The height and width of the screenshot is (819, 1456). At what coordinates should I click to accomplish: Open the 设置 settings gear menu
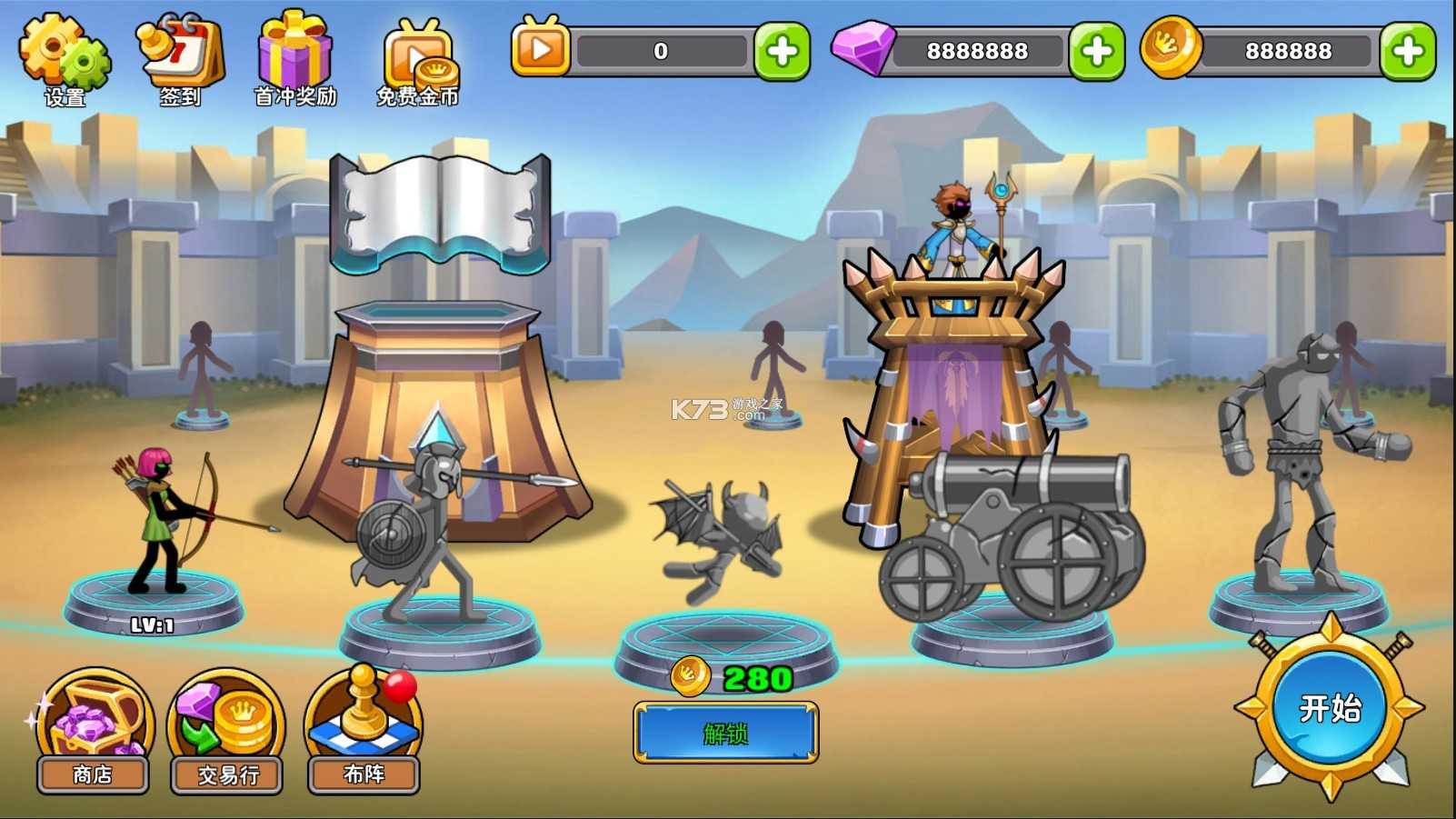(x=65, y=55)
